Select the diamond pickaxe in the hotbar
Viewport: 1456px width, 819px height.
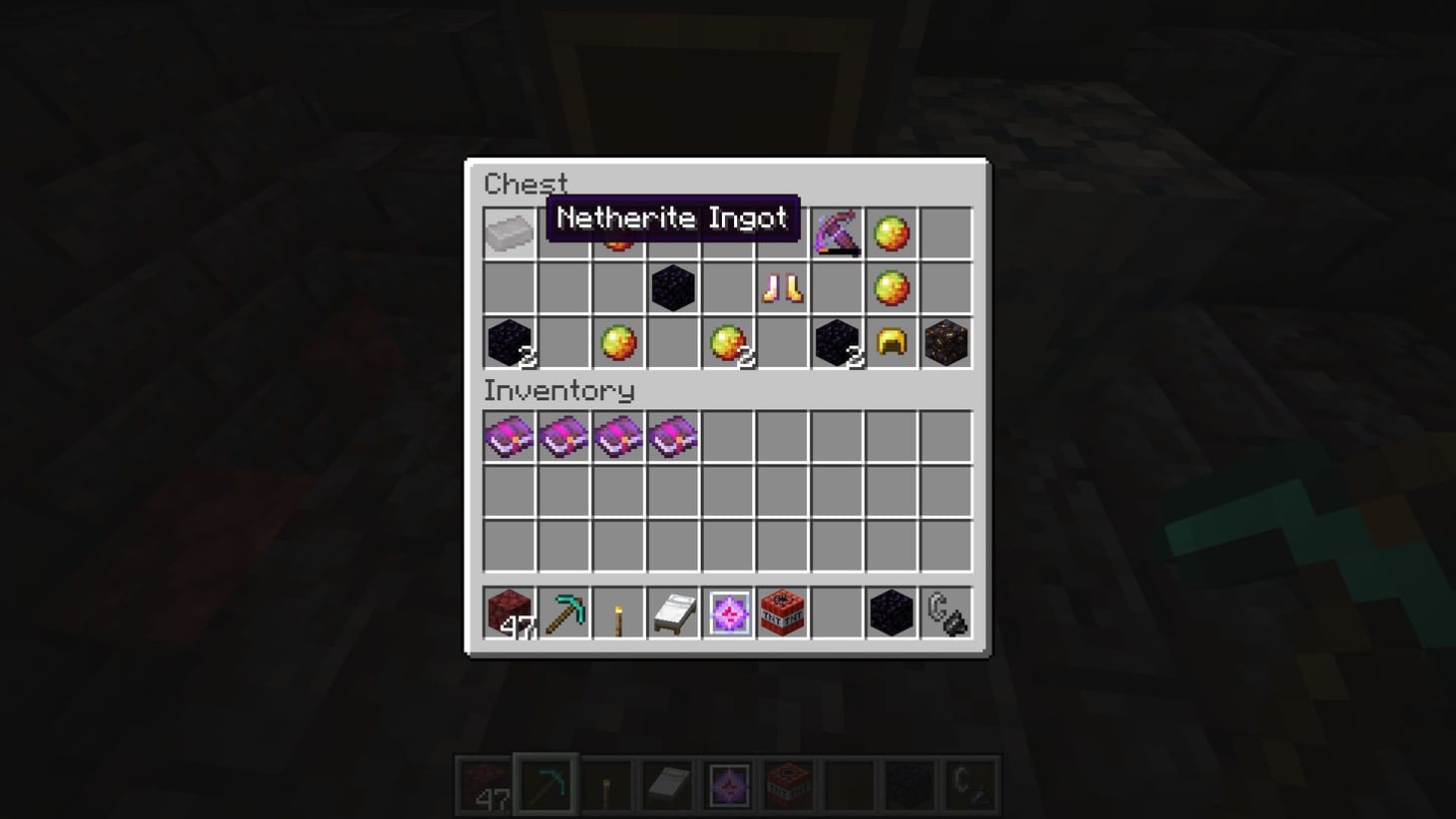click(563, 614)
